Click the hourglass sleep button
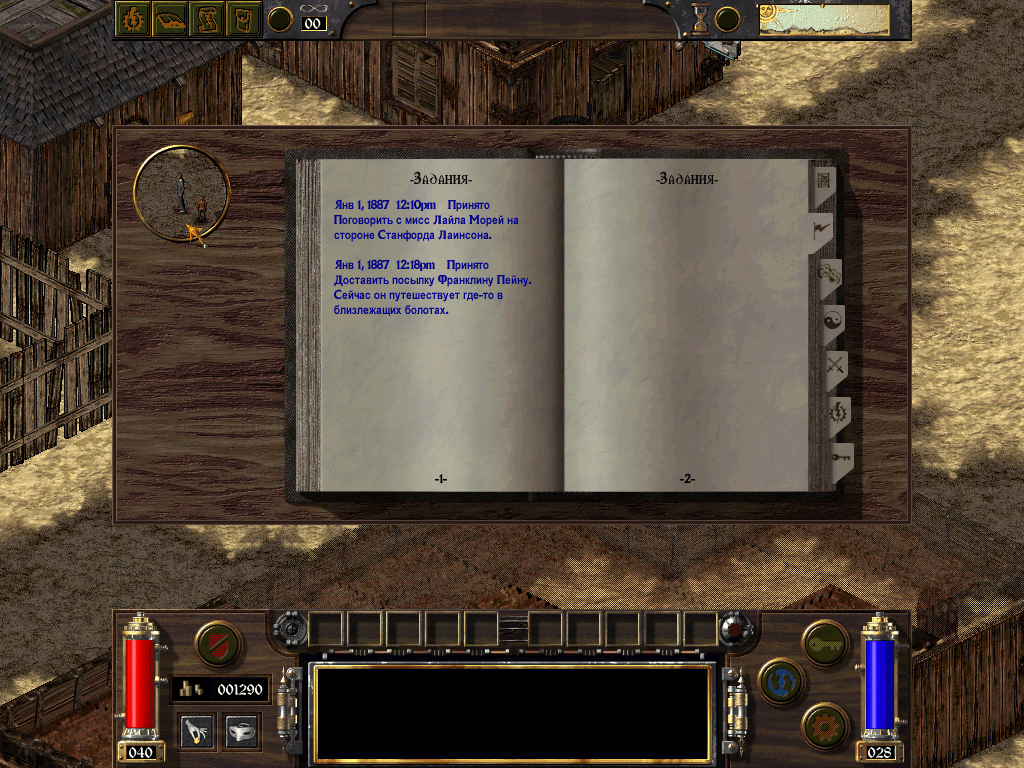The image size is (1024, 768). (700, 19)
